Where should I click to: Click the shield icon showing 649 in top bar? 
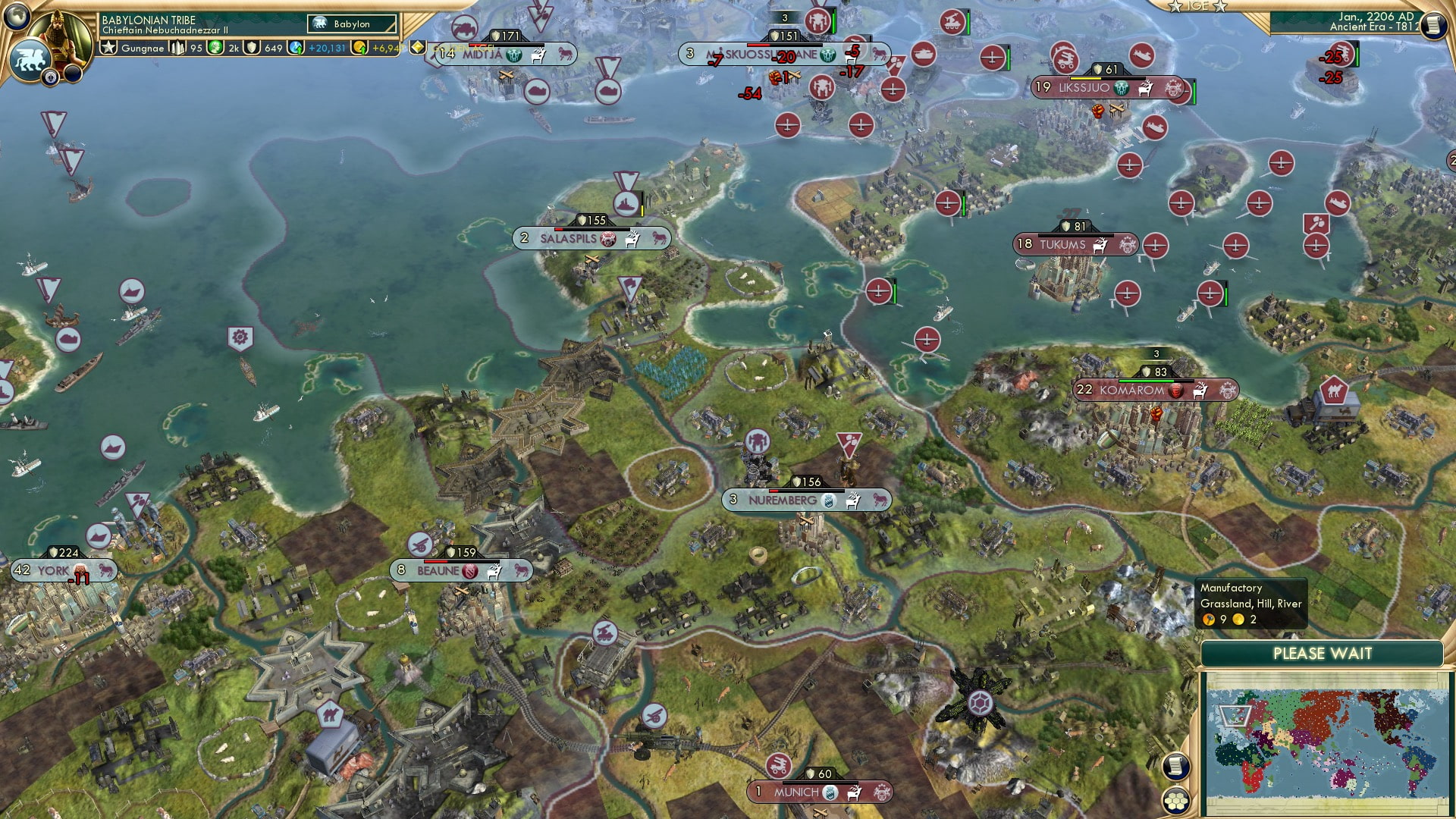click(253, 48)
